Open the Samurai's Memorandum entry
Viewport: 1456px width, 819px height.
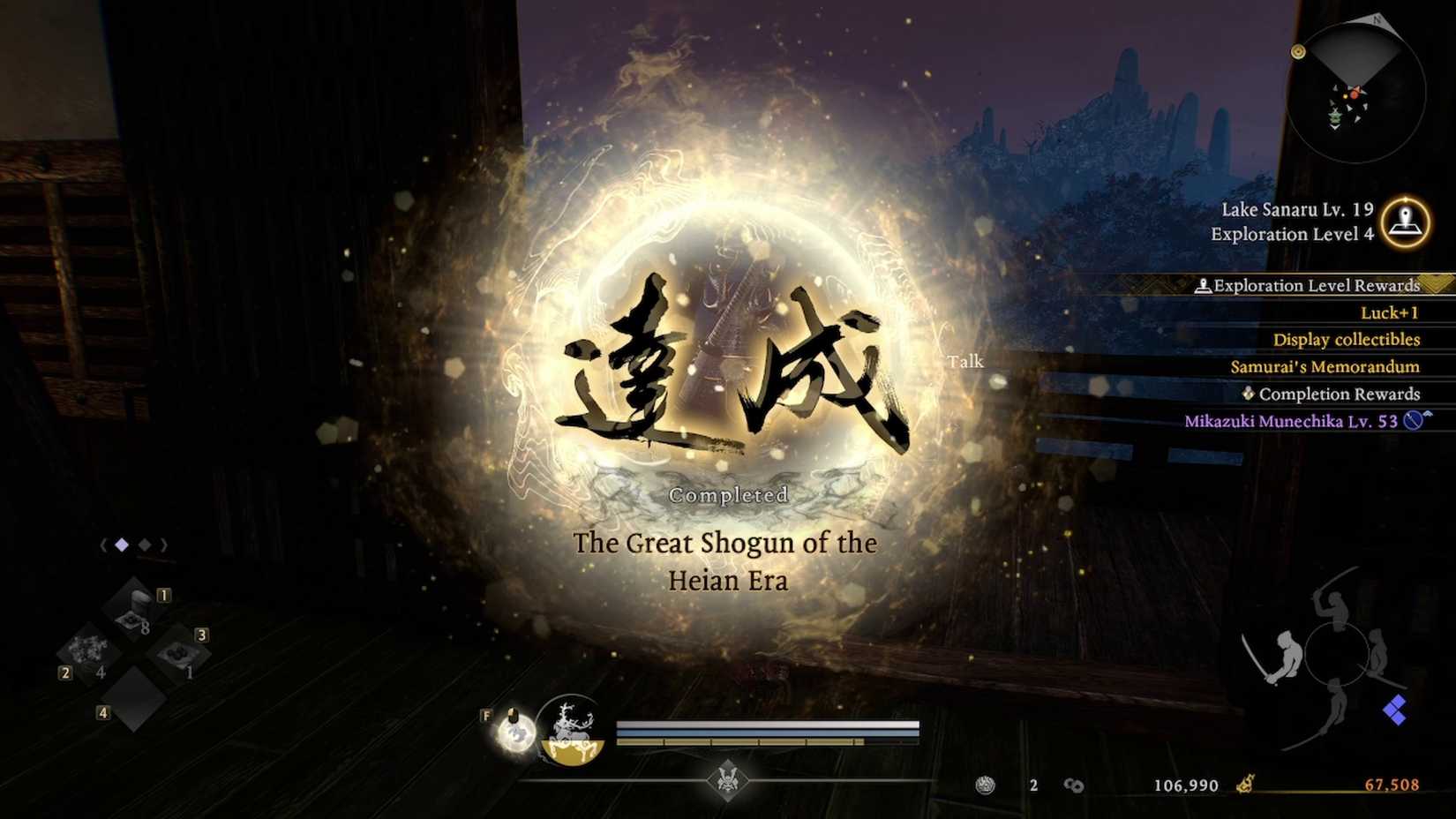point(1326,366)
